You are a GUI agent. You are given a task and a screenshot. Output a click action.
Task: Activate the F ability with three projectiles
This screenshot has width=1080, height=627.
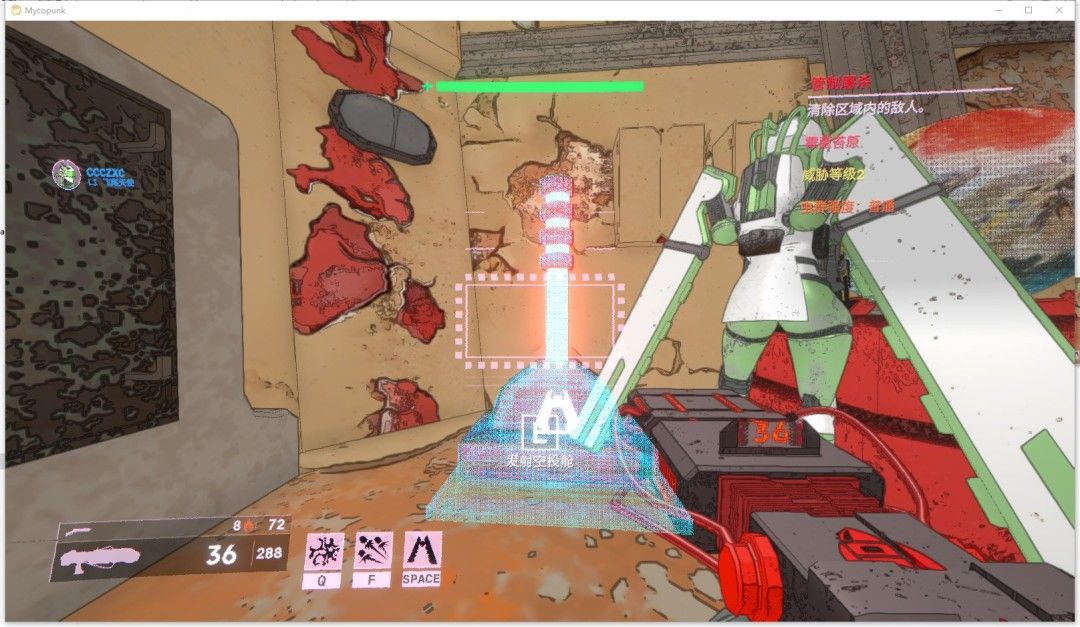point(373,552)
